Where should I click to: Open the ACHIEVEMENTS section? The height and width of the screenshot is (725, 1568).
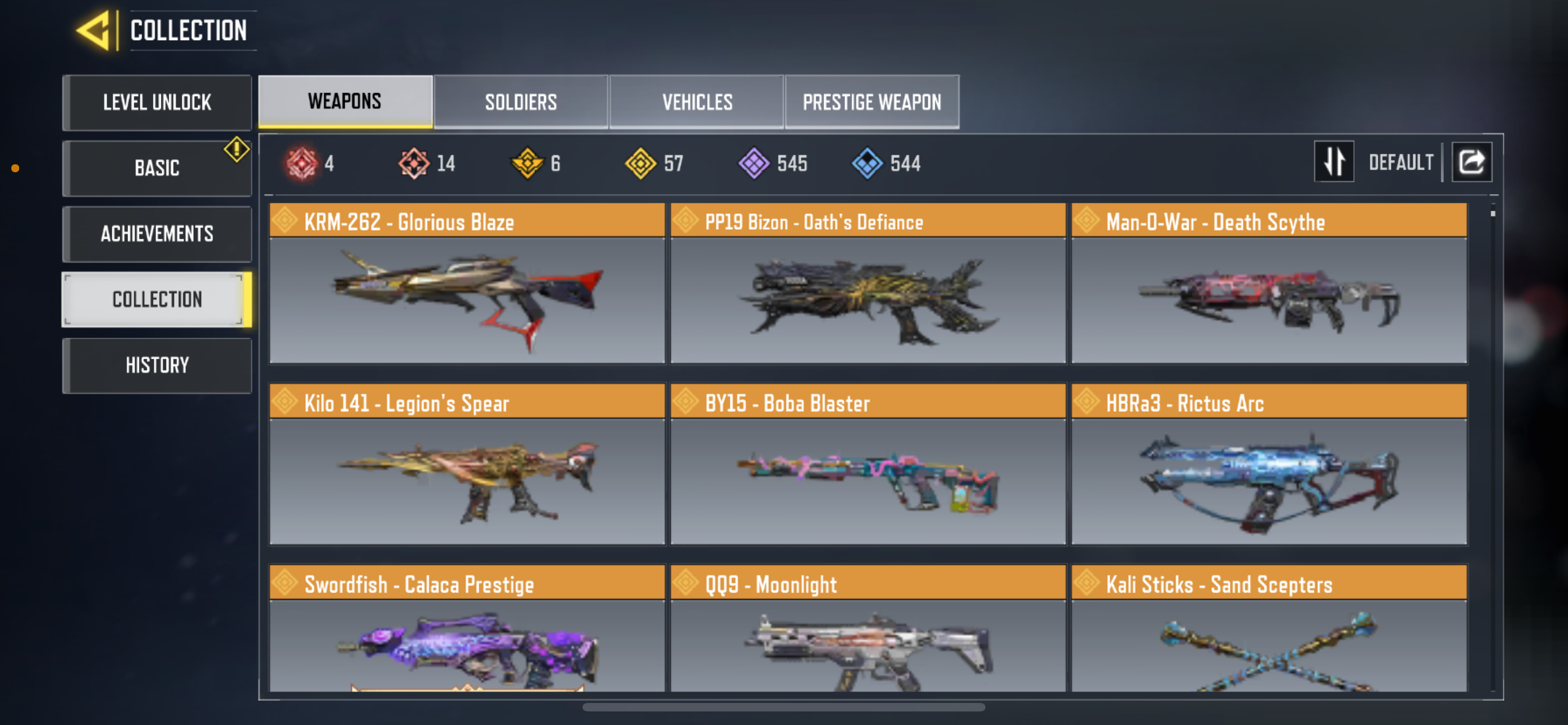point(157,234)
